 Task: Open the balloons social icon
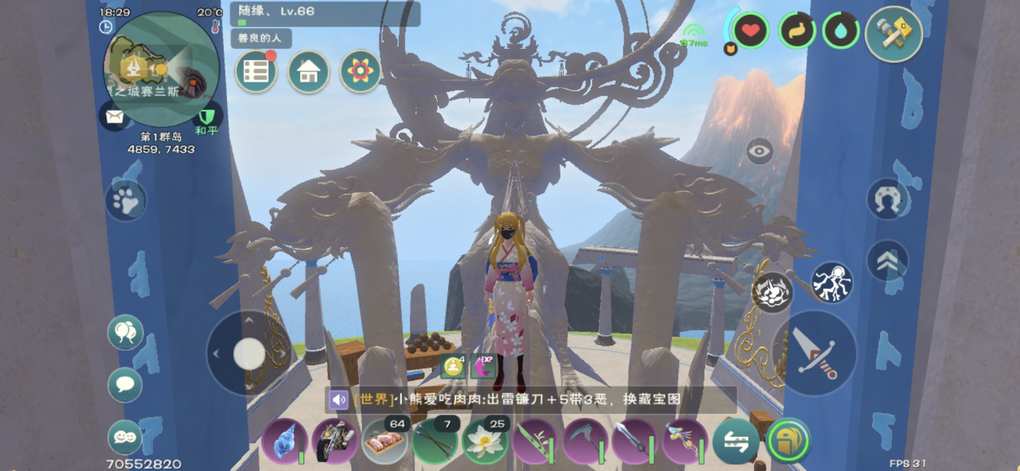coord(125,332)
